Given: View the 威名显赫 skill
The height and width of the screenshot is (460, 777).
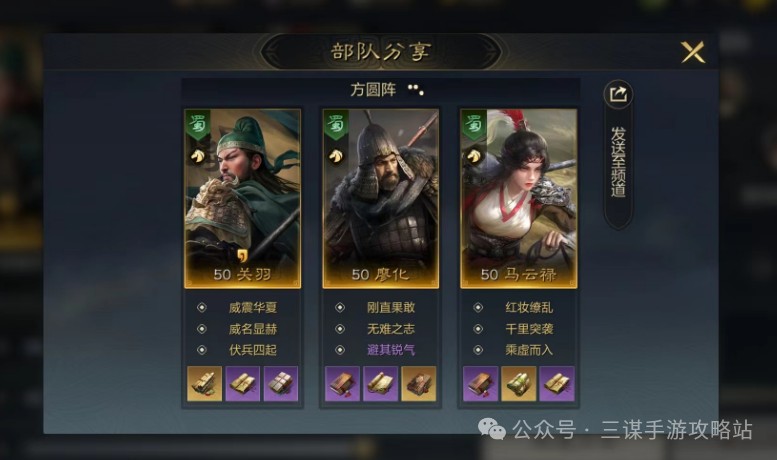Looking at the screenshot, I should coord(250,329).
